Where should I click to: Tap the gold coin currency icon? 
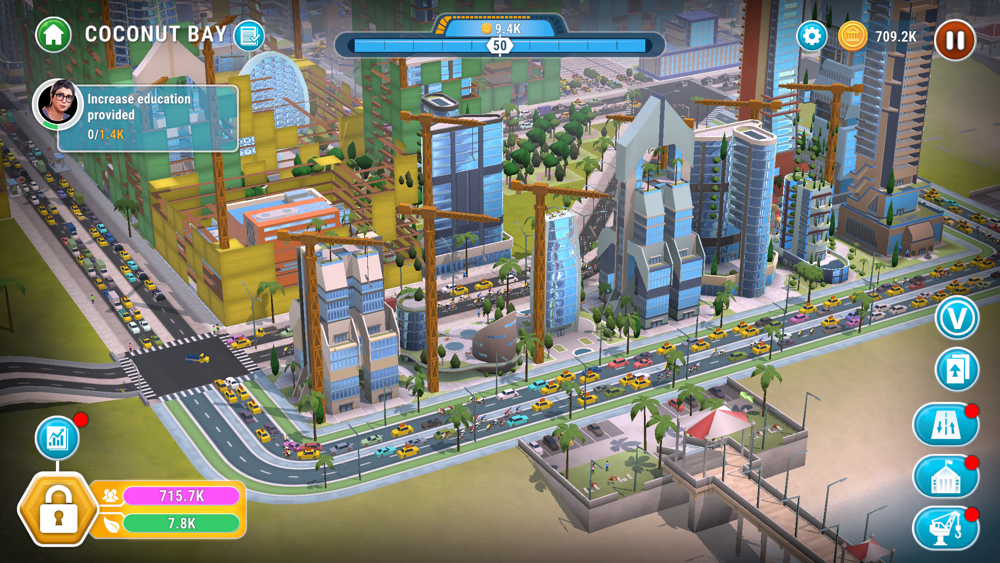[x=852, y=37]
